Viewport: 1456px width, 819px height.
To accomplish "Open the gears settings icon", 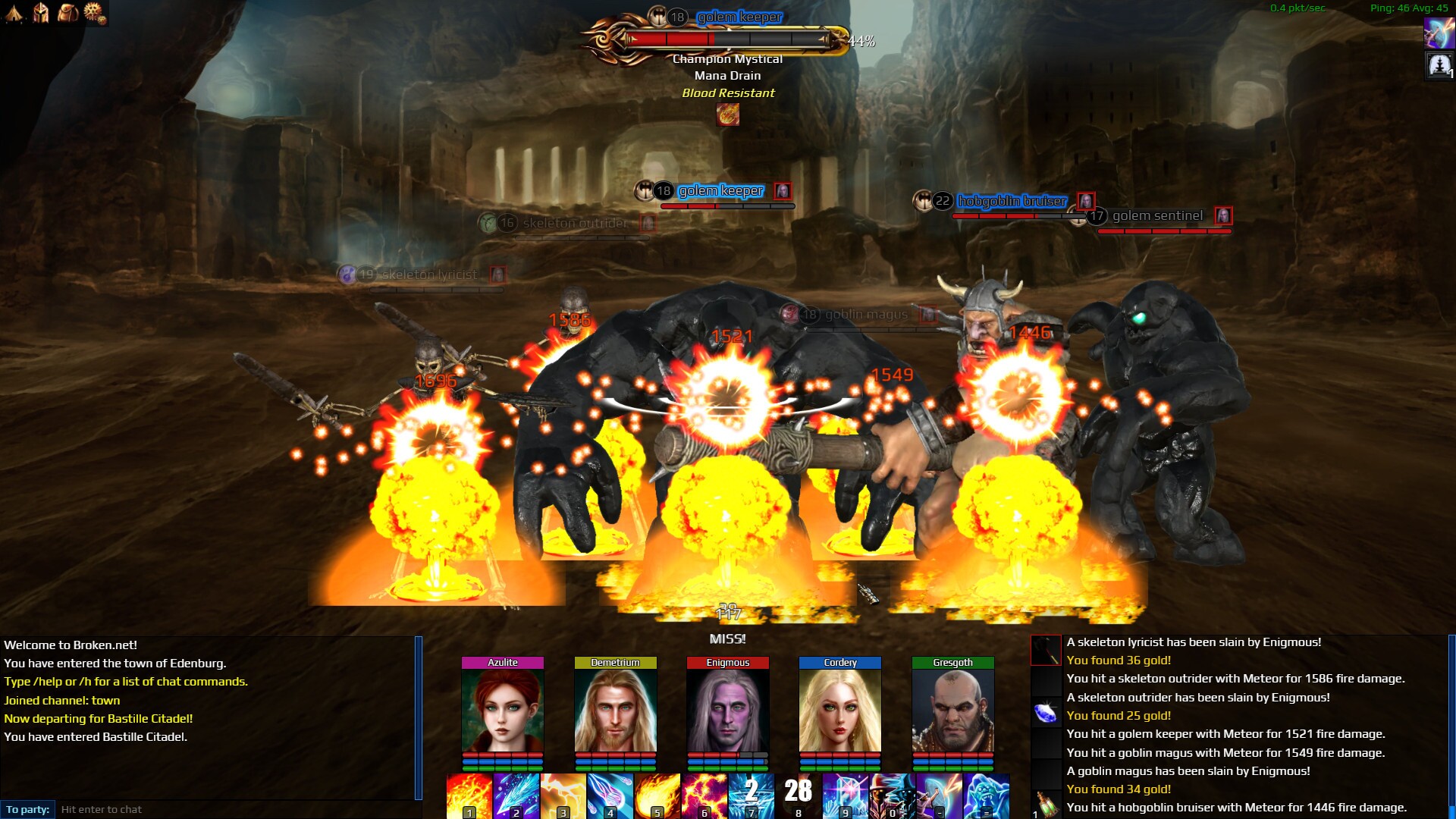I will tap(95, 13).
